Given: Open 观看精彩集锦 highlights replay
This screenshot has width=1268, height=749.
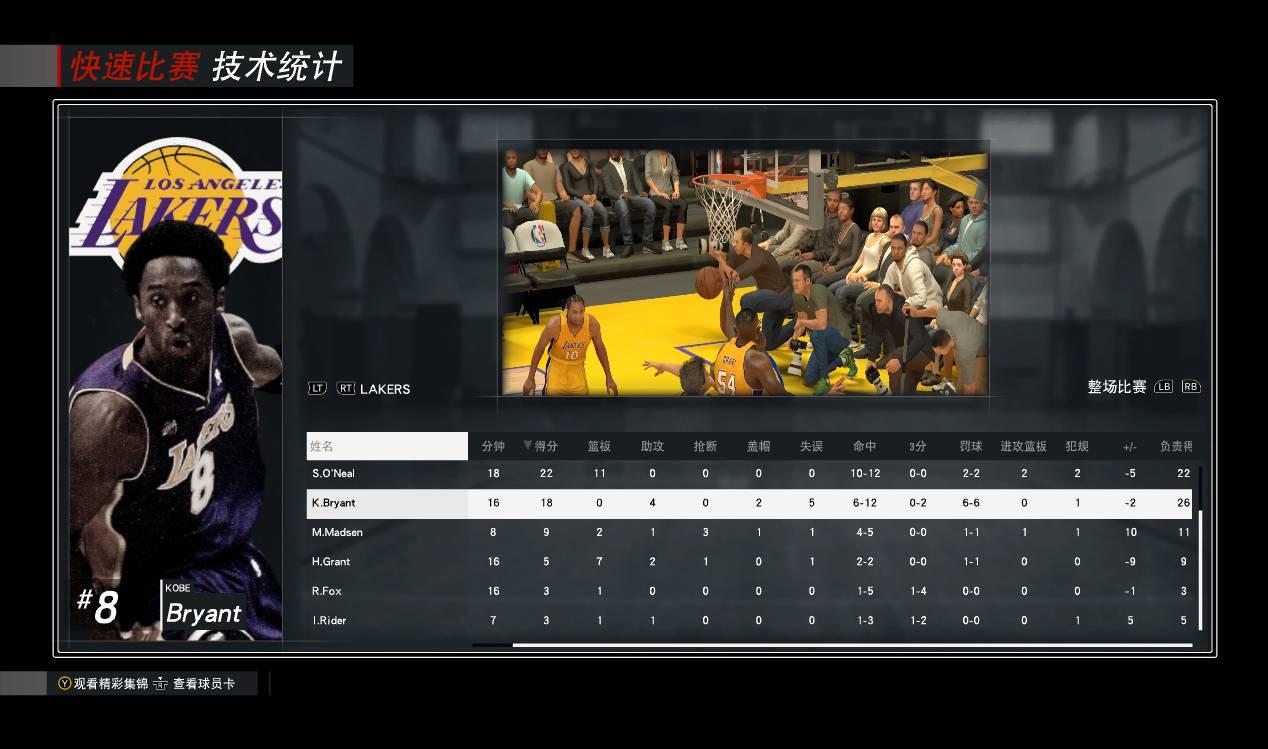Looking at the screenshot, I should [103, 684].
